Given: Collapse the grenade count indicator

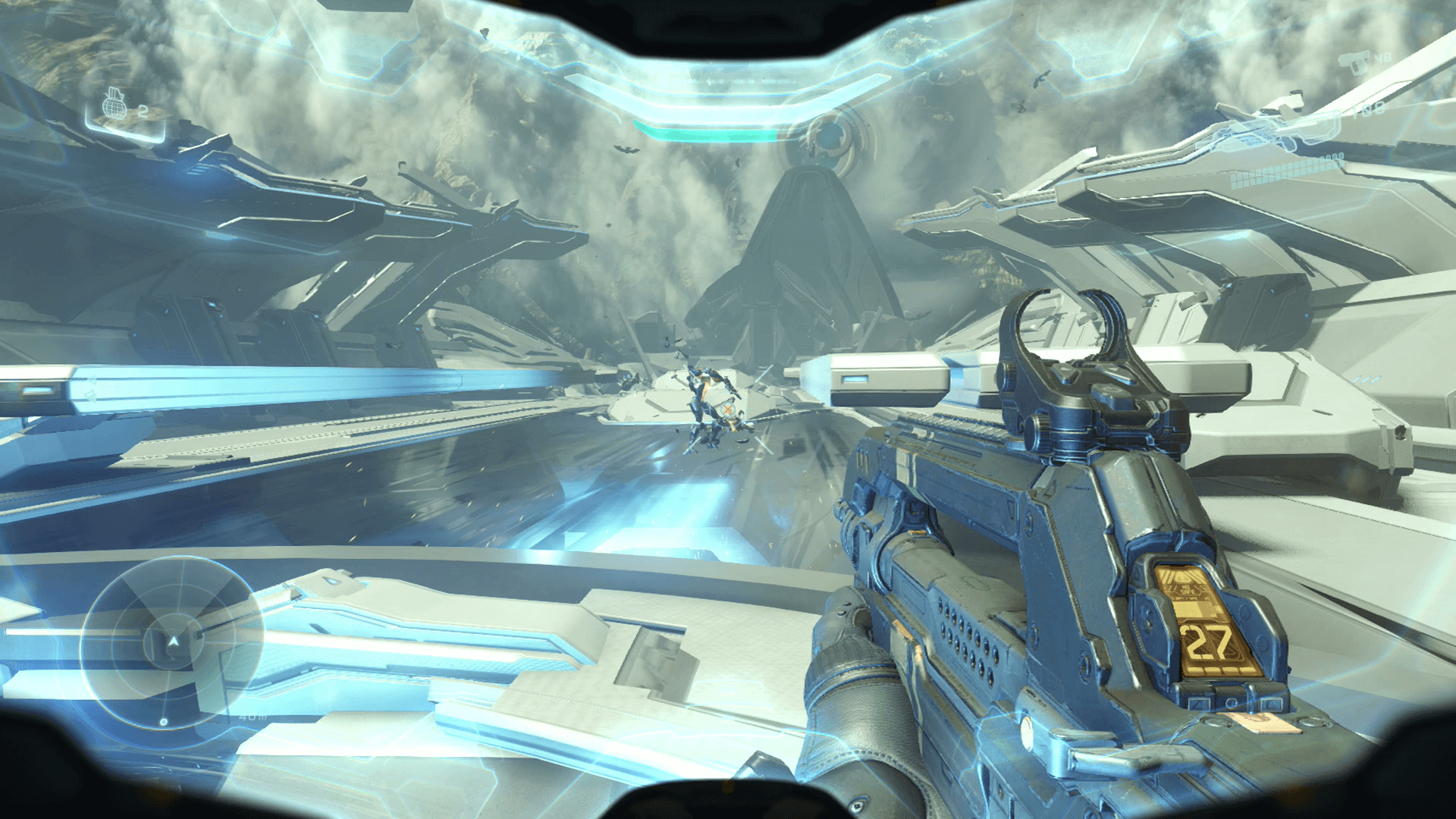Looking at the screenshot, I should 144,111.
